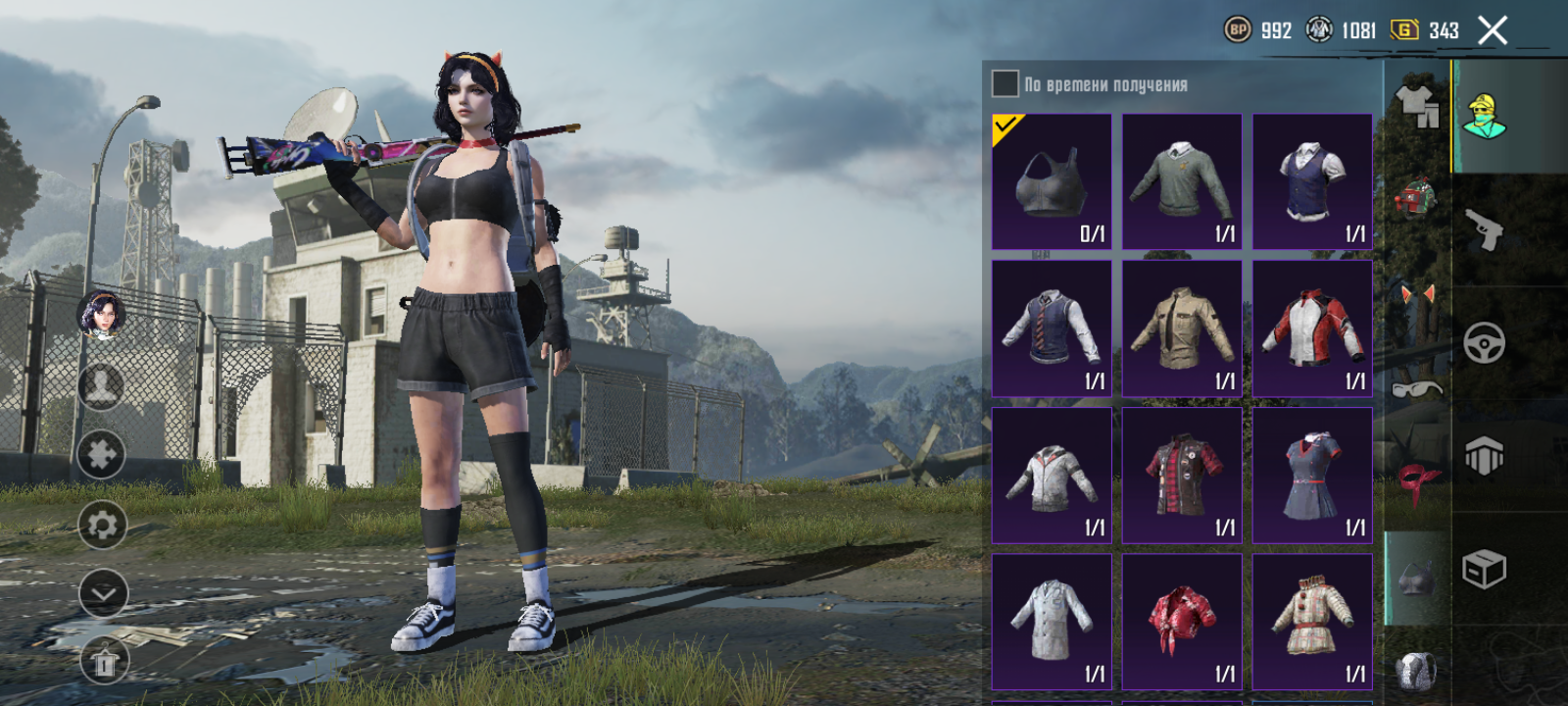Choose the green school sweater
Screen dimensions: 1568x706
pyautogui.click(x=1182, y=182)
